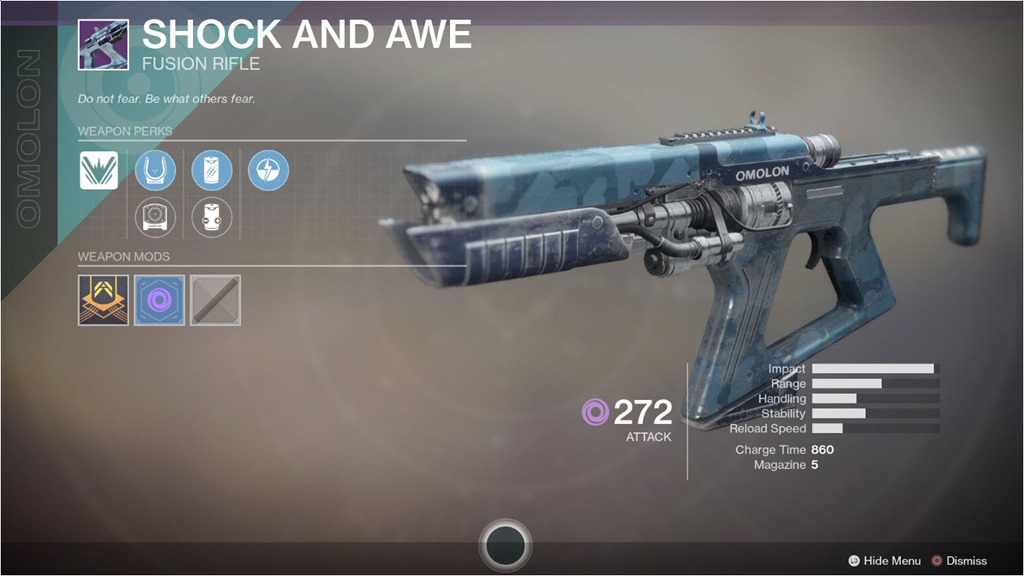This screenshot has height=576, width=1024.
Task: Open the gold chevron weapon mod slot
Action: (103, 300)
